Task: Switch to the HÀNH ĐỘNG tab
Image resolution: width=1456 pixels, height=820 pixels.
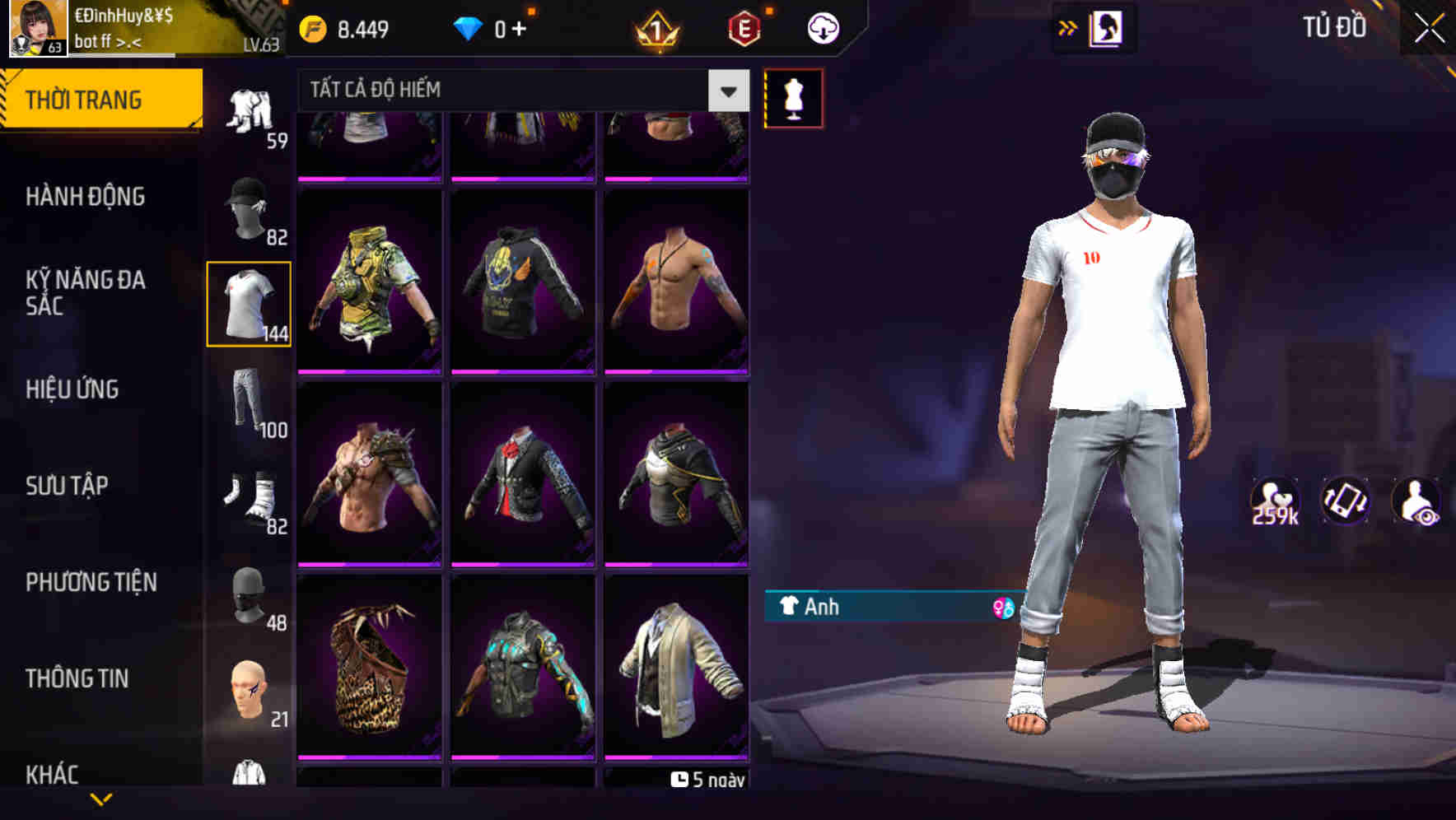Action: (x=86, y=198)
